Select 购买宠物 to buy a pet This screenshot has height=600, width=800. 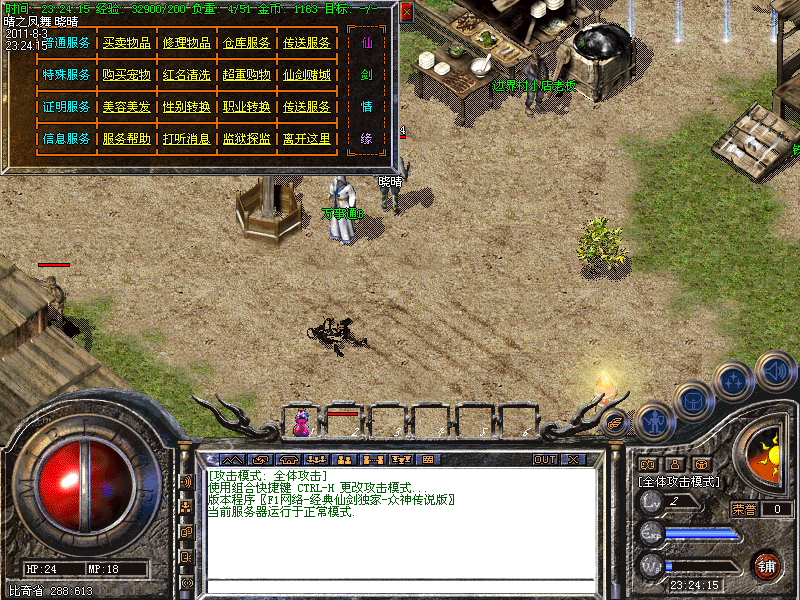(x=127, y=75)
